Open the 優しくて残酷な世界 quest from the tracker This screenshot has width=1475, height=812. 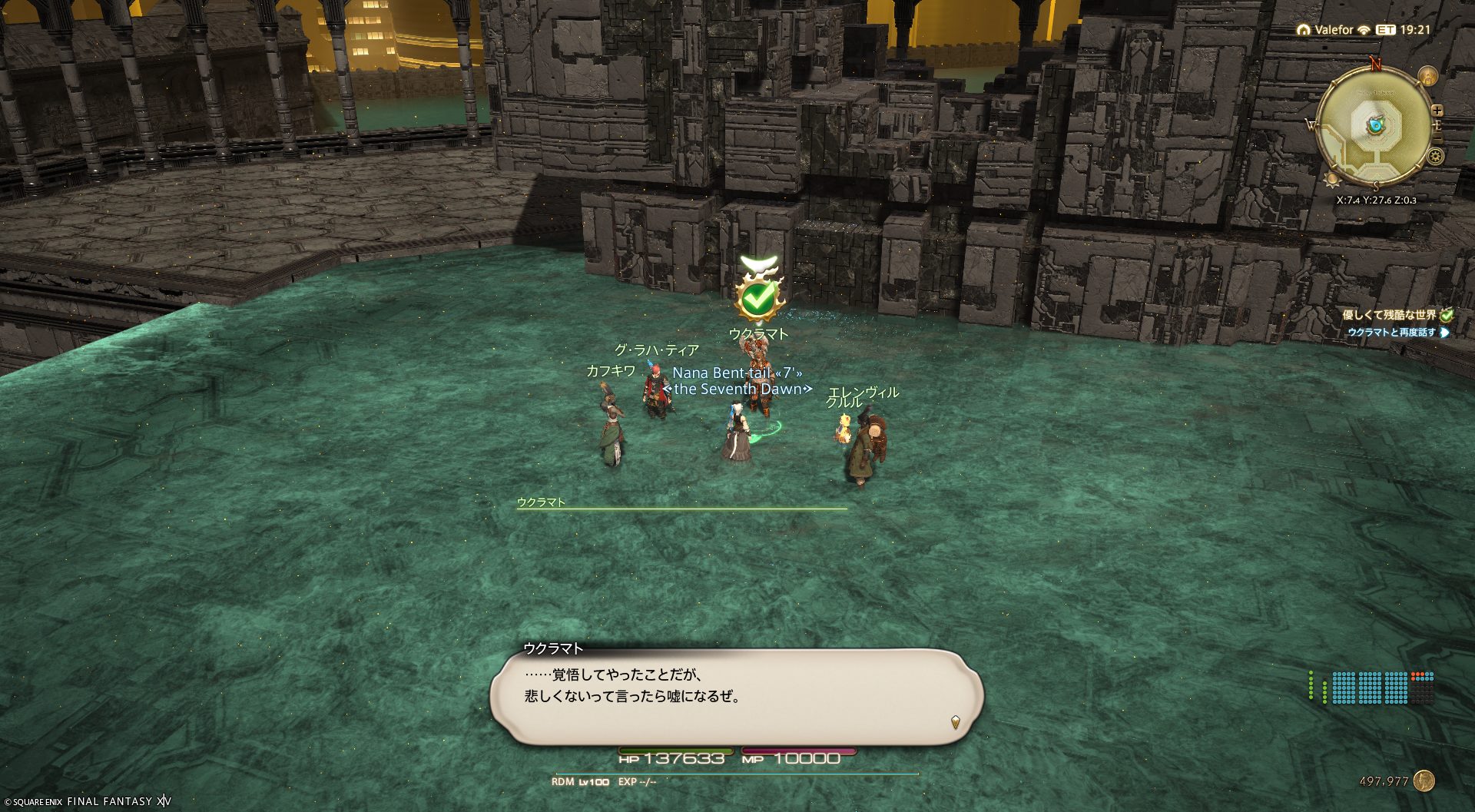click(1389, 315)
